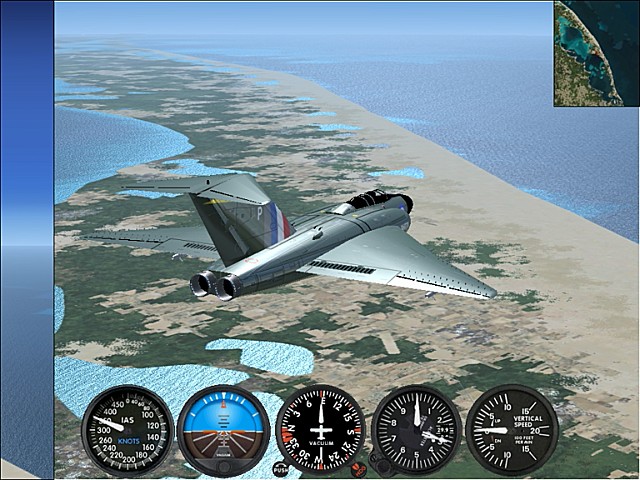Select the attitude indicator gauge
This screenshot has height=480, width=640.
[223, 430]
